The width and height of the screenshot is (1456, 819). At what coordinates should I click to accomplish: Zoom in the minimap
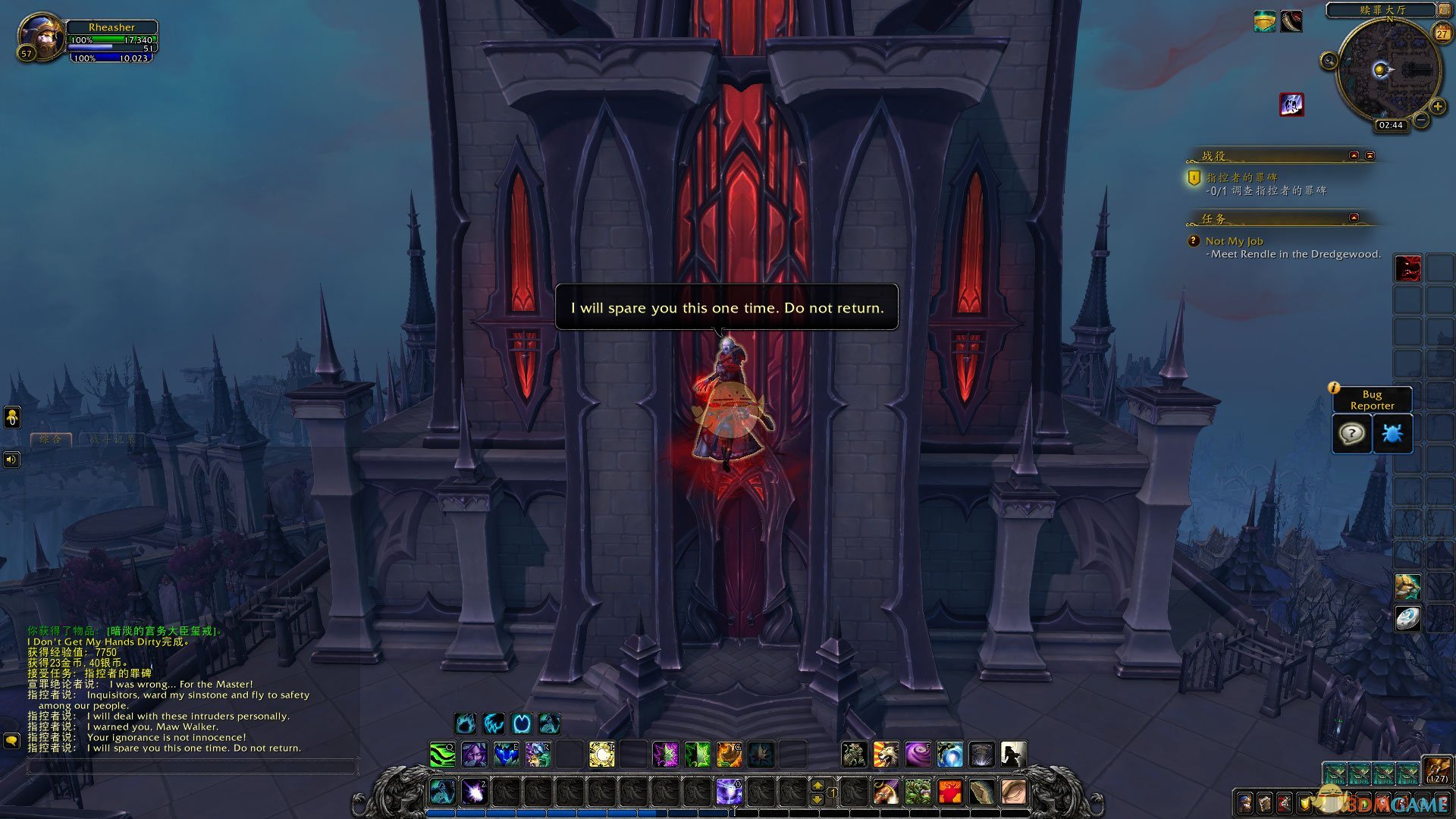(1436, 107)
